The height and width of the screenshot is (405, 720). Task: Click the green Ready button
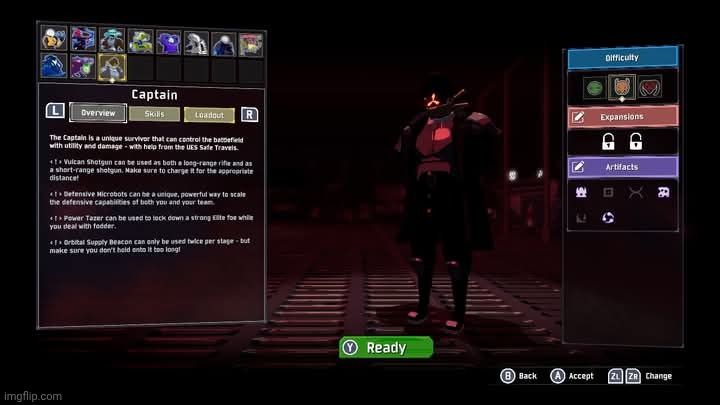(386, 348)
